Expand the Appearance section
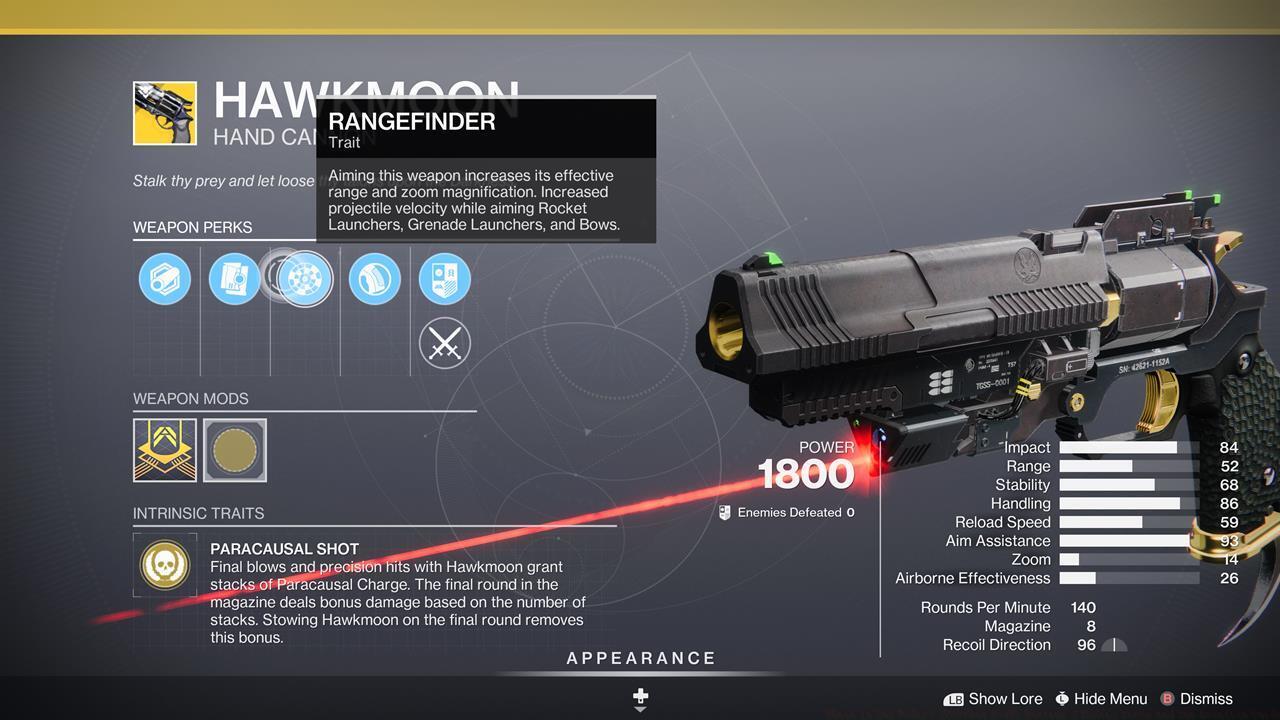 (x=640, y=658)
